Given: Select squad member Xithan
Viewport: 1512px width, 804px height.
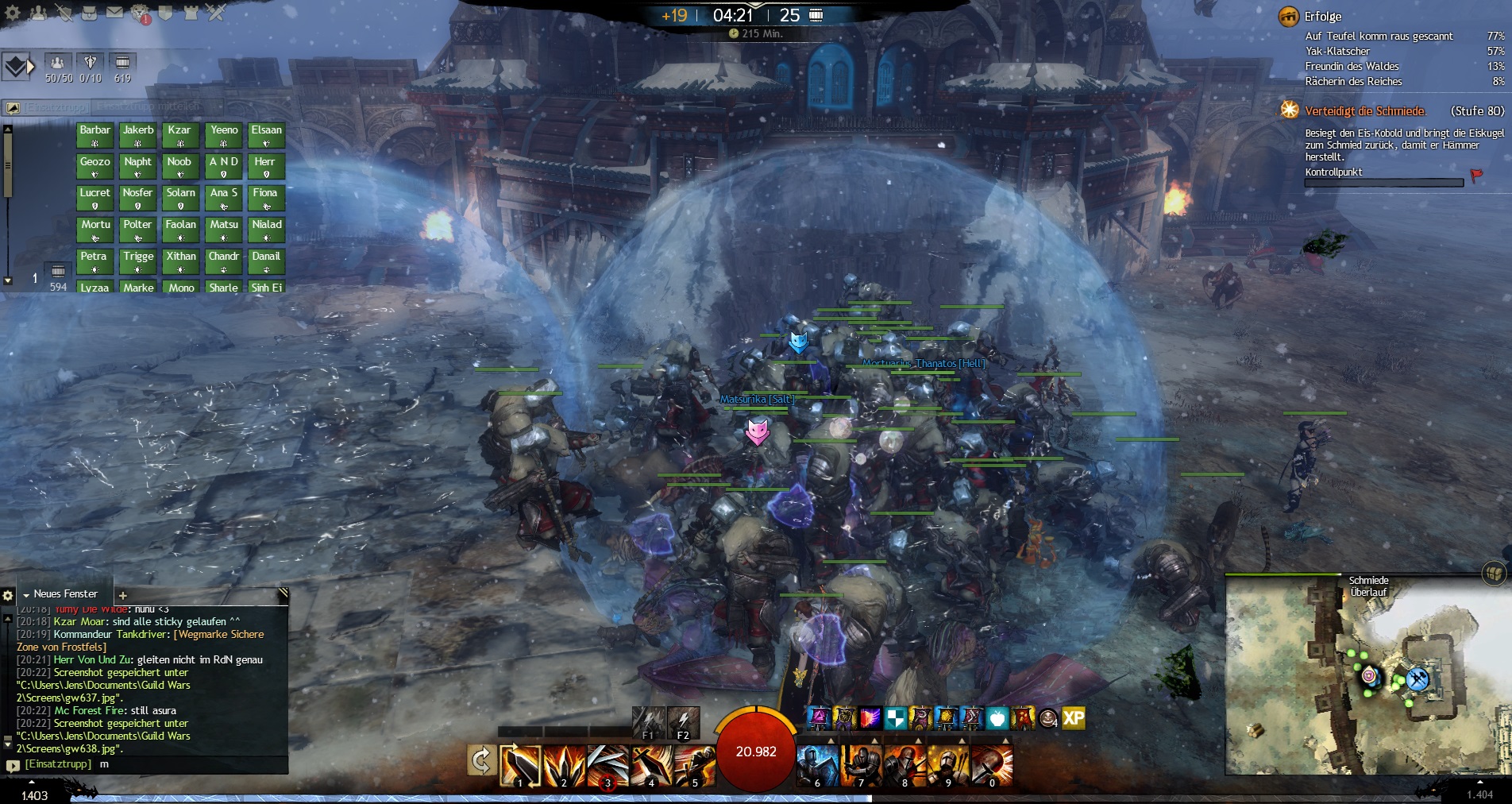Looking at the screenshot, I should click(180, 261).
